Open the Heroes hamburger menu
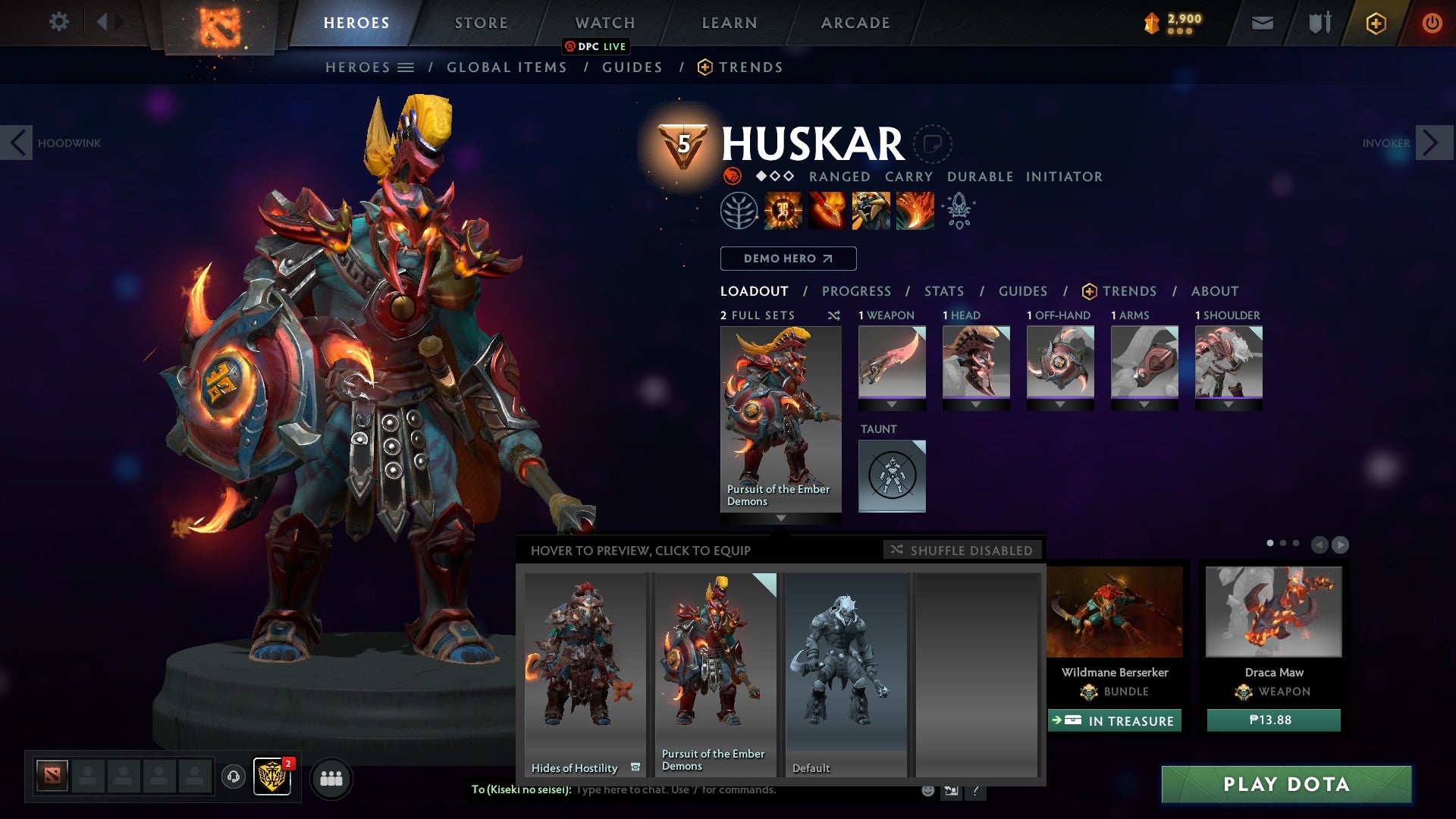The width and height of the screenshot is (1456, 819). tap(406, 67)
